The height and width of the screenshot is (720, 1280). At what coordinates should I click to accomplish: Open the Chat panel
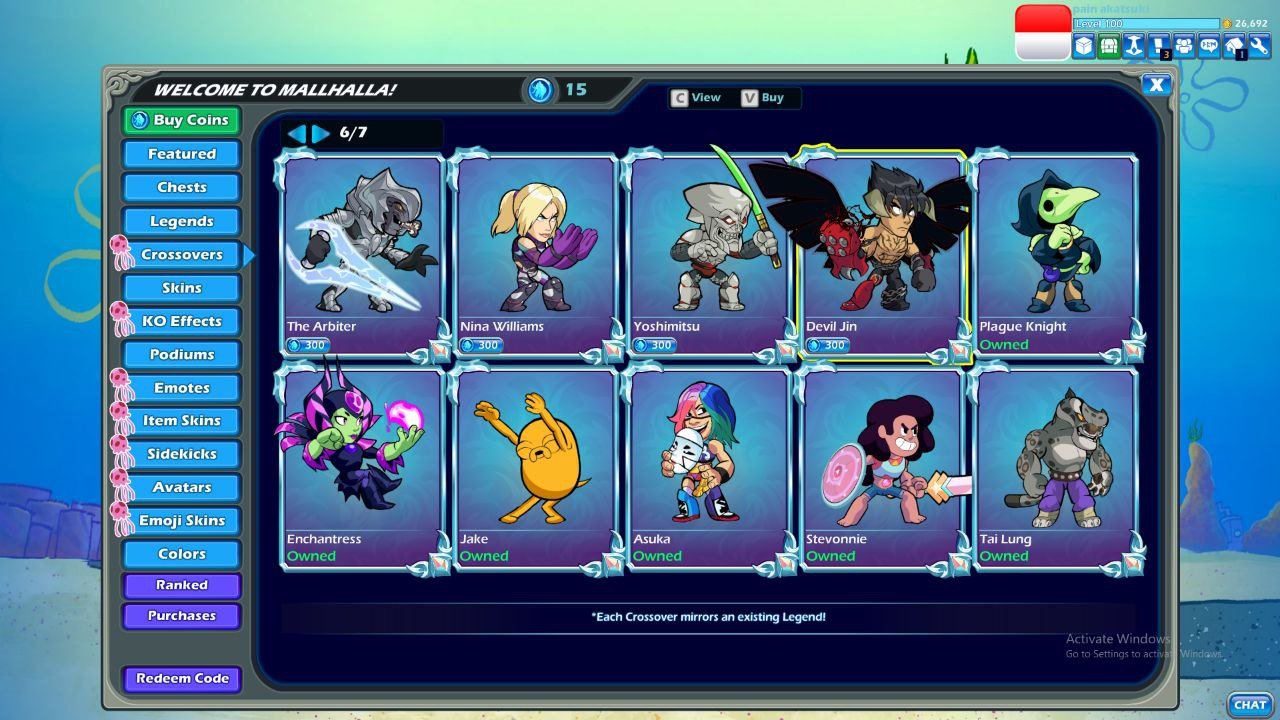click(x=1250, y=705)
